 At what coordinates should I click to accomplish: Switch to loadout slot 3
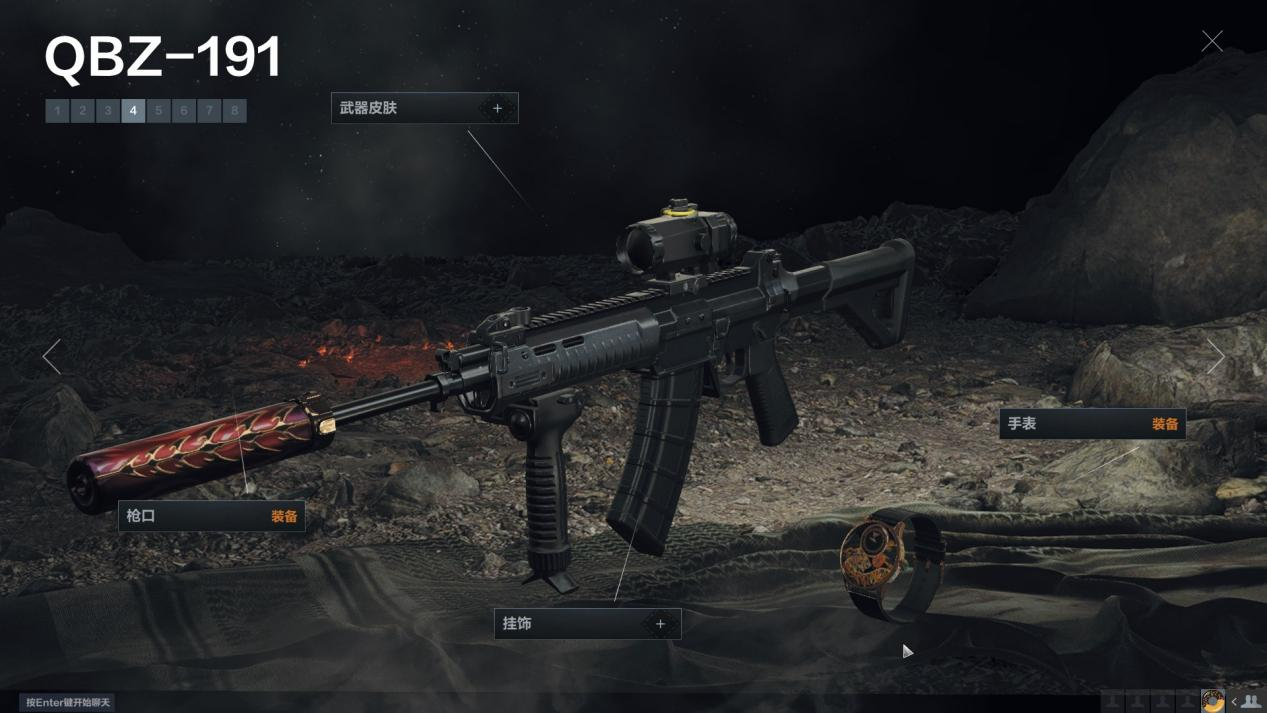(x=108, y=111)
